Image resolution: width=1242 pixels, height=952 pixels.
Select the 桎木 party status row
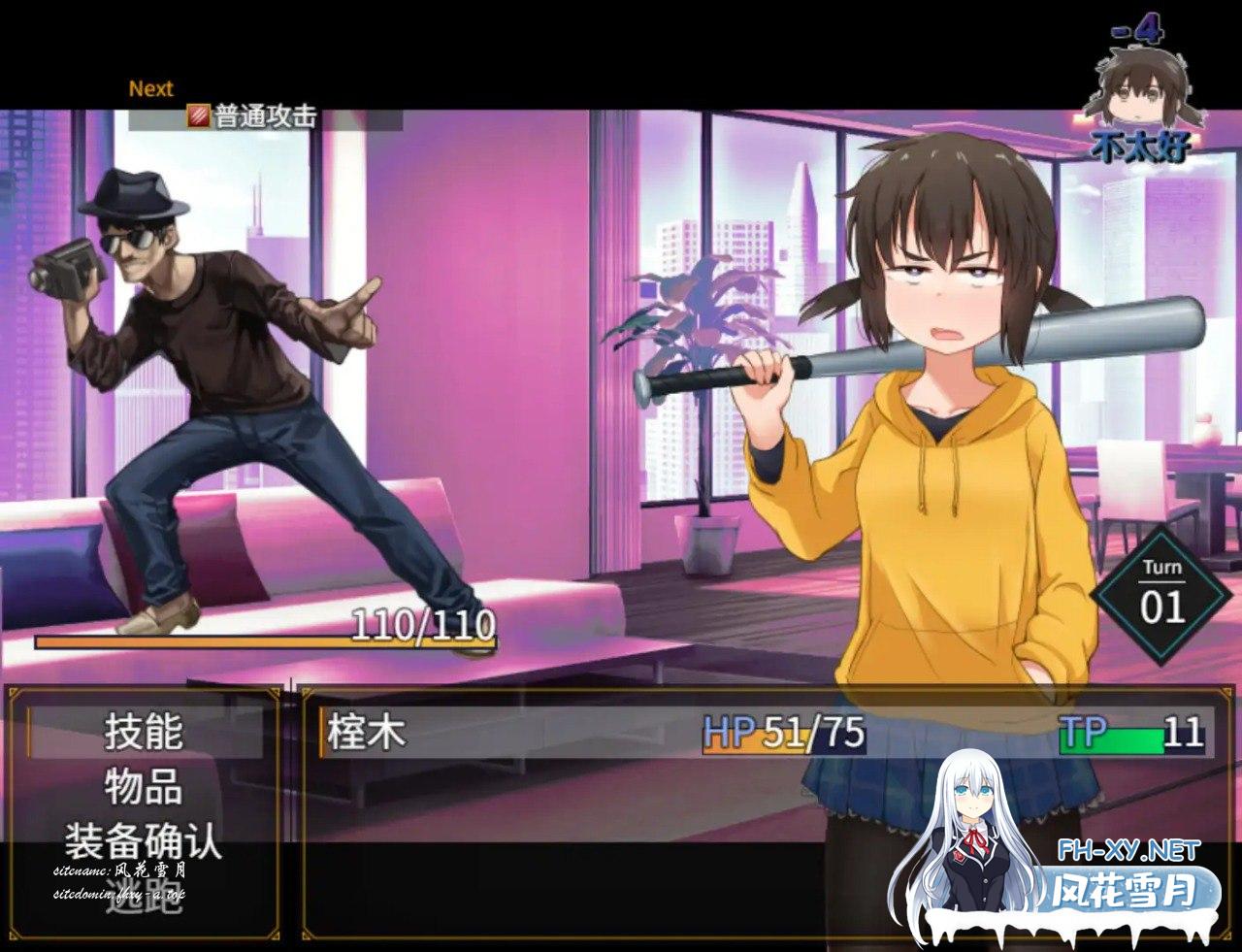763,733
